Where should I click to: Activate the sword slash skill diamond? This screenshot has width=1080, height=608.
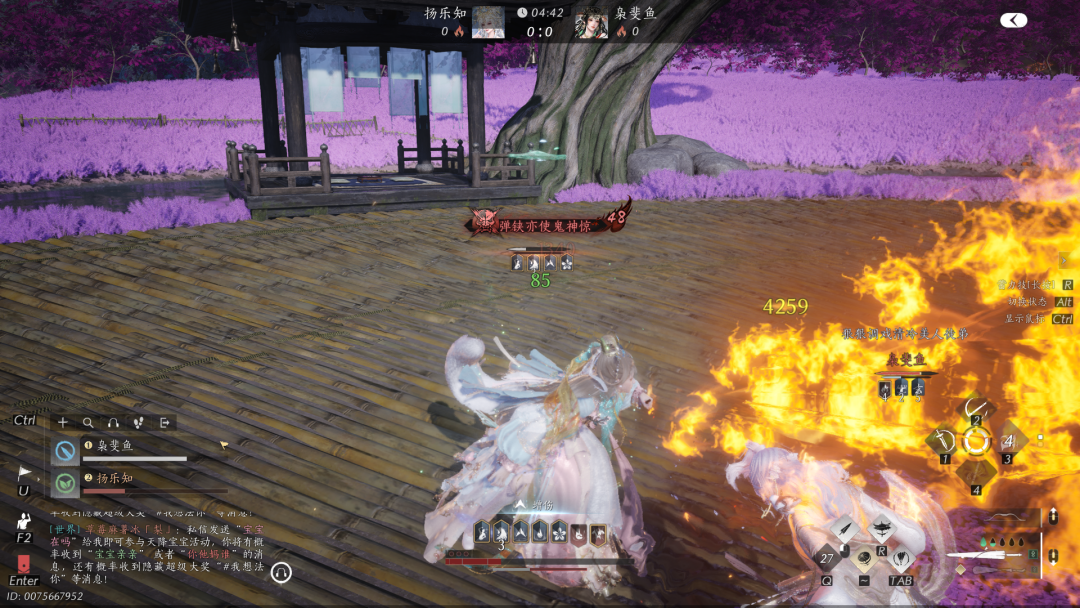[940, 440]
